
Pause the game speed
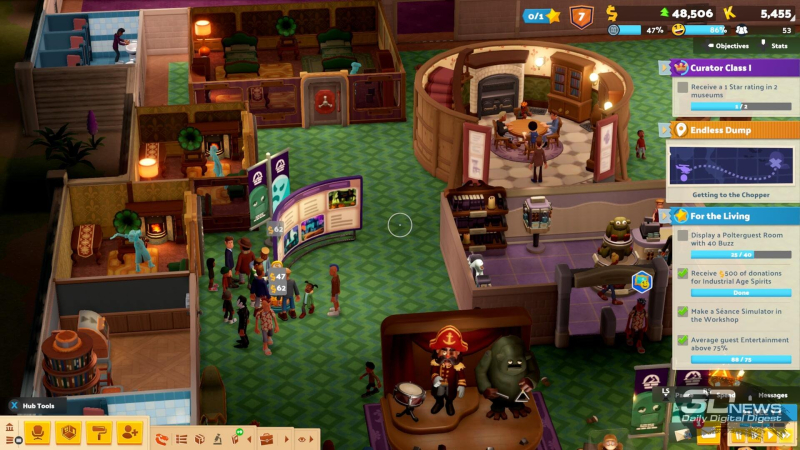tap(738, 434)
